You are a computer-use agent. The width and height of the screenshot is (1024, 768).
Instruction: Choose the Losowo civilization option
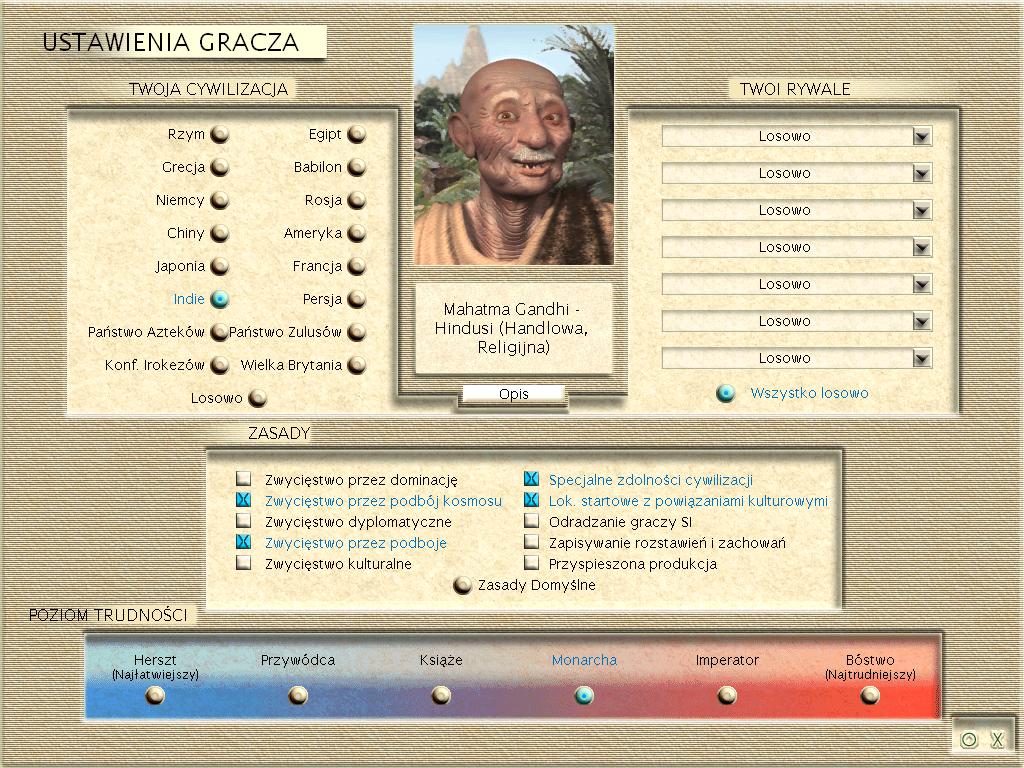click(257, 398)
